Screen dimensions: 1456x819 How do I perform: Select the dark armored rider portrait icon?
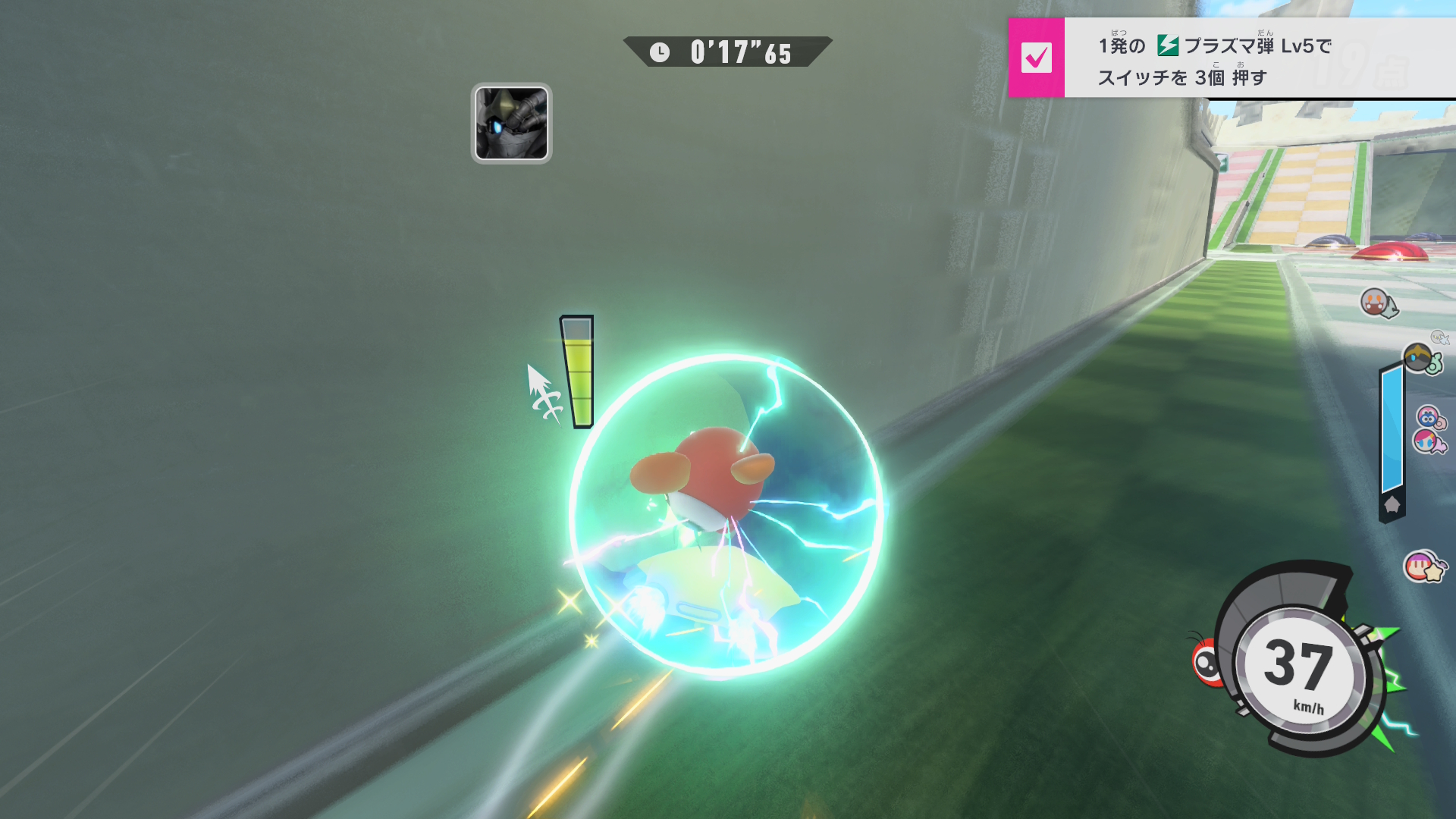[511, 124]
